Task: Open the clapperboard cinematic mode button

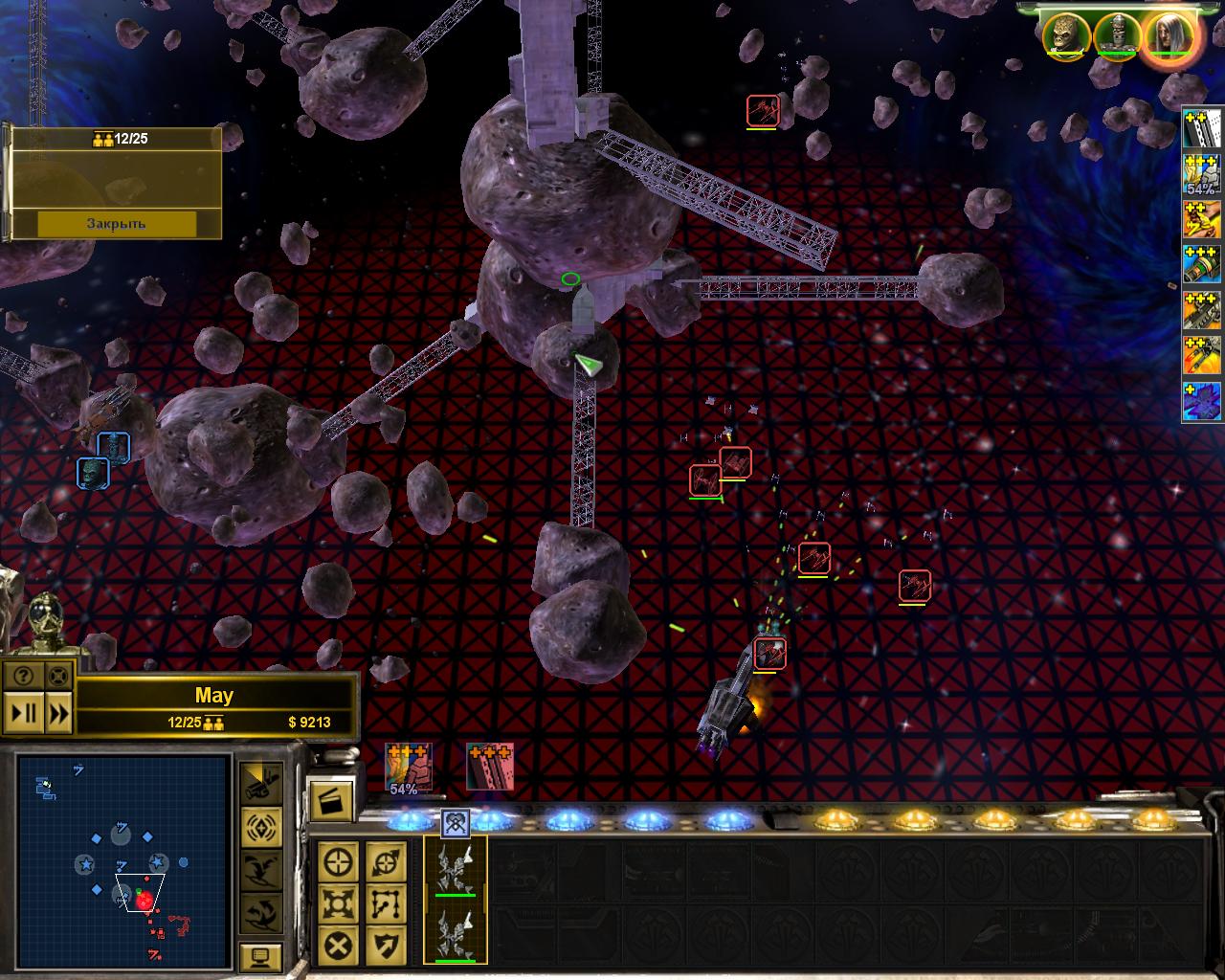Action: tap(329, 799)
